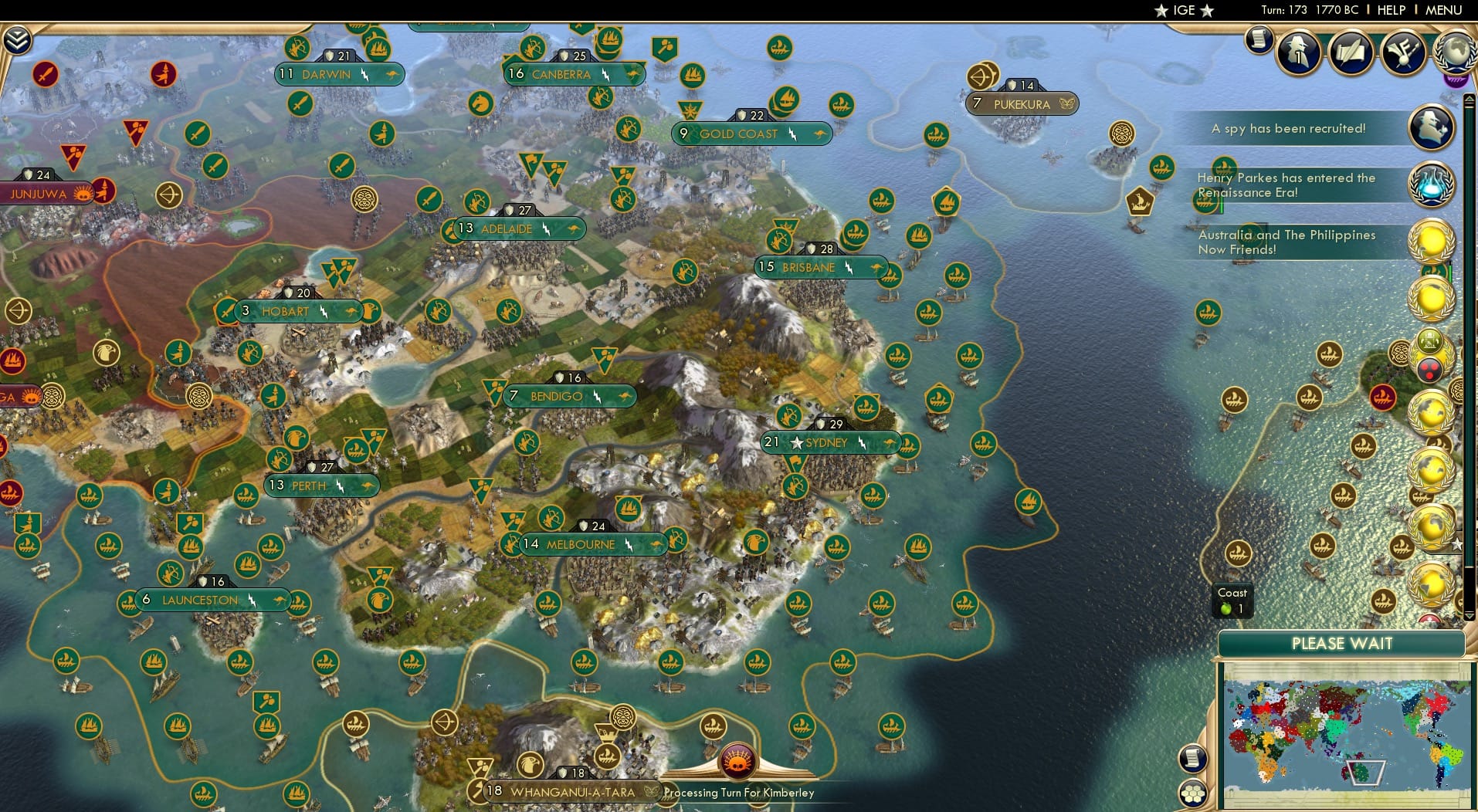Open the Espionage overview spy icon
This screenshot has width=1478, height=812.
point(1298,51)
